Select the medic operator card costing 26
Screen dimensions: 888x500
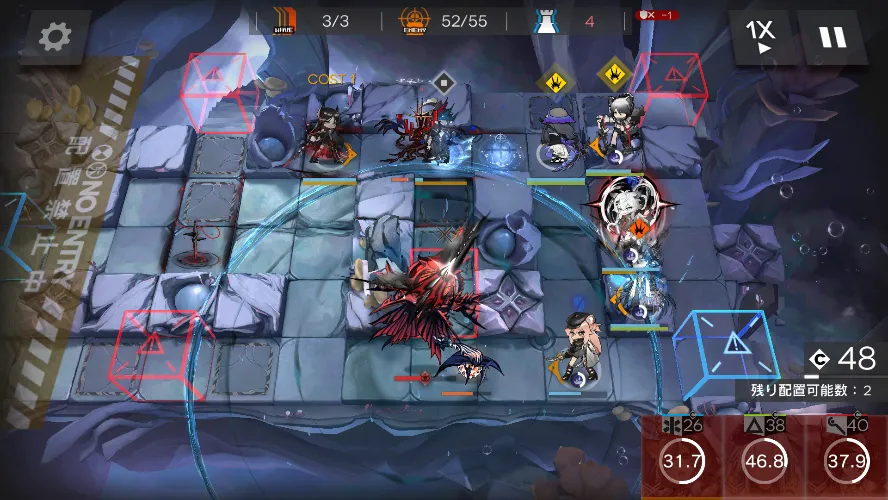pos(682,458)
